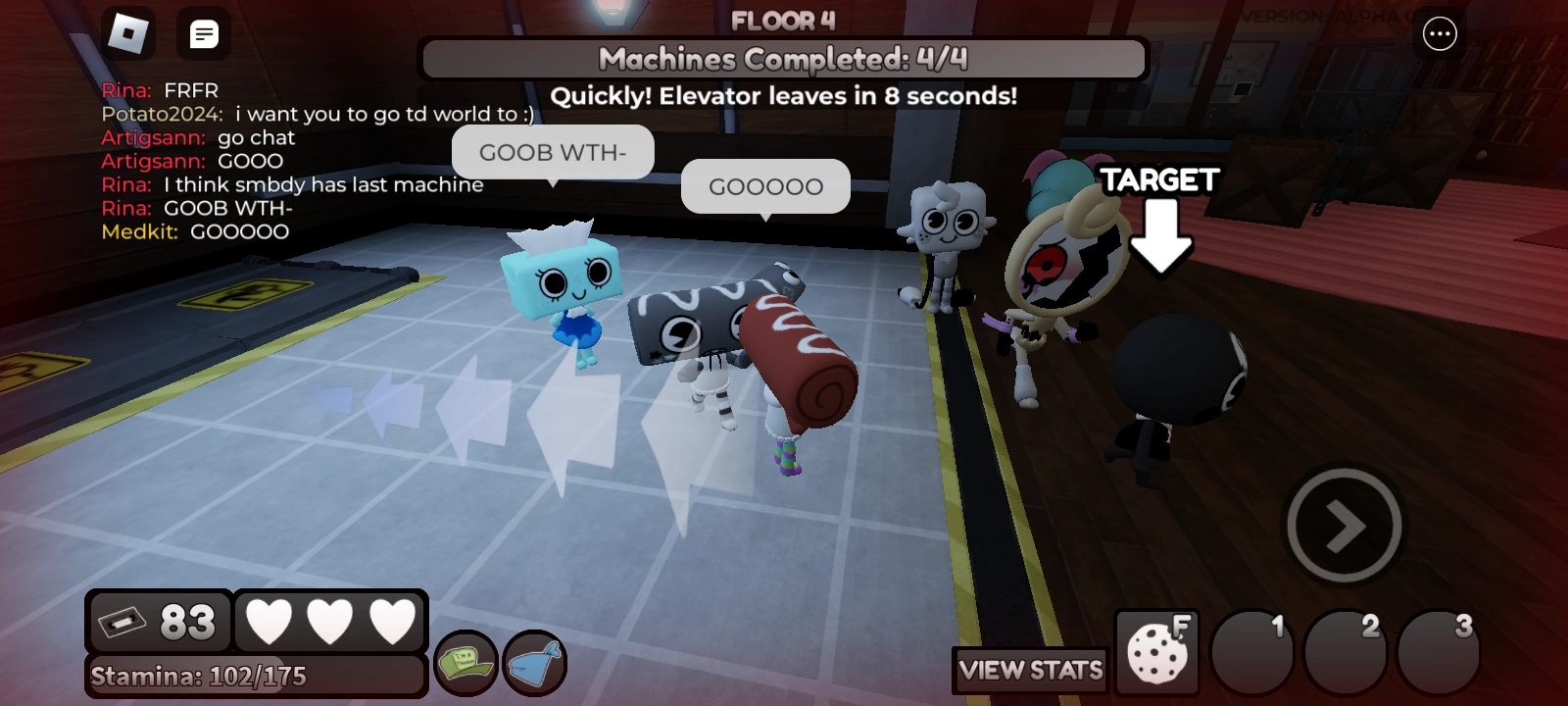Click the 'I'm A Thinker' hat item icon
Screen dimensions: 1568x706
(465, 662)
